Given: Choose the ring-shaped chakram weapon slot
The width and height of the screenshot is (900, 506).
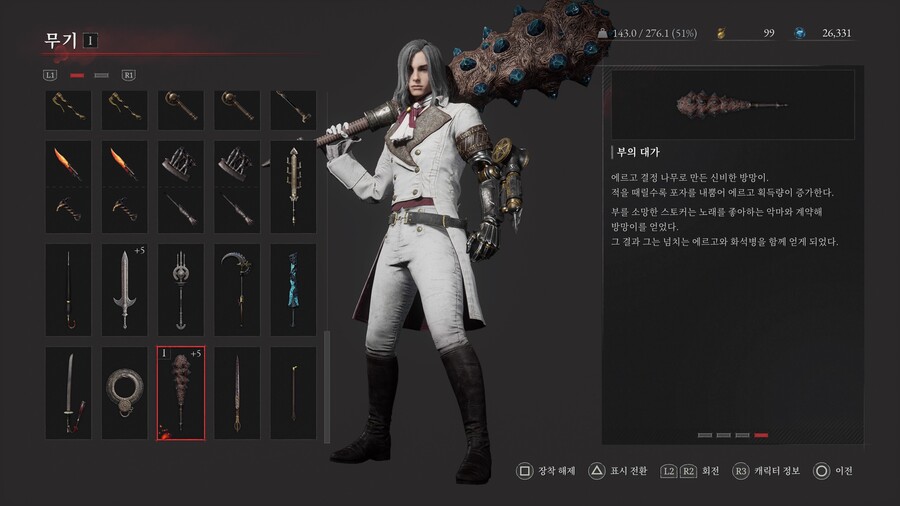Looking at the screenshot, I should click(x=125, y=393).
